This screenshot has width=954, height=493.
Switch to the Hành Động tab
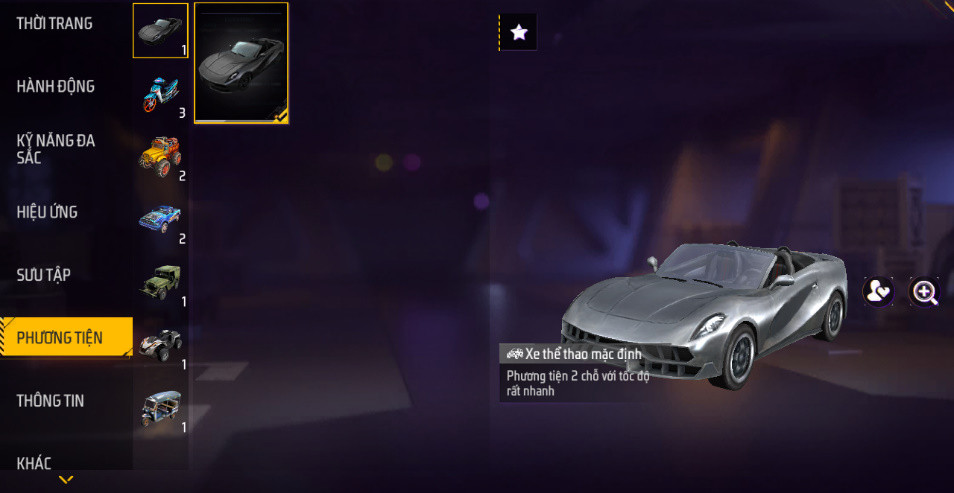click(x=56, y=87)
